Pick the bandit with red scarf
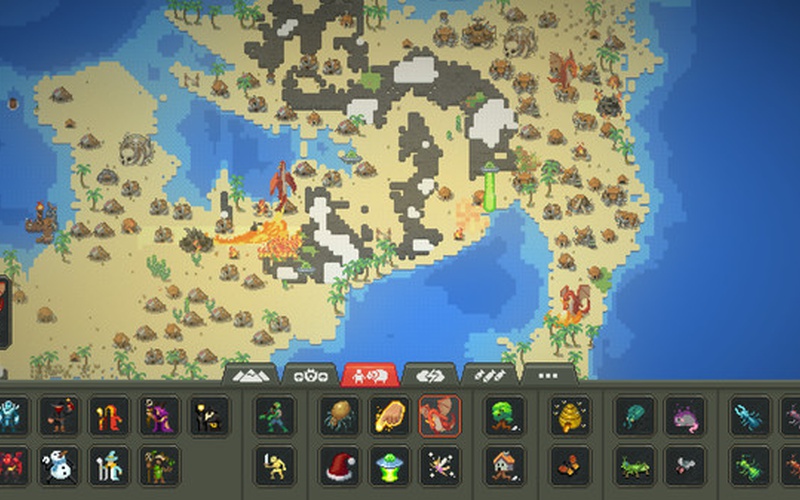Viewport: 800px width, 500px height. click(59, 416)
